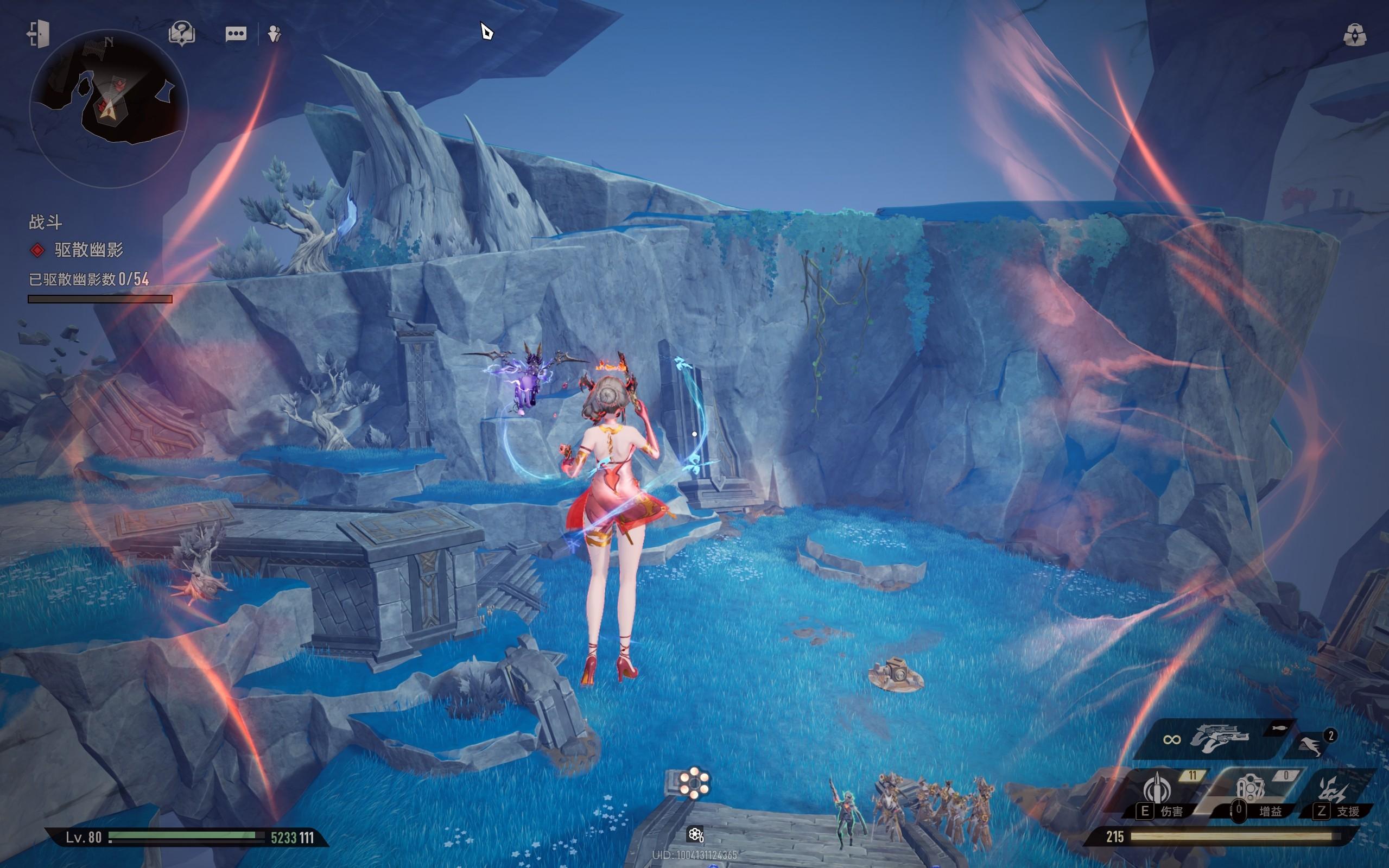This screenshot has height=868, width=1389.
Task: Open the circular minimap
Action: [x=109, y=108]
